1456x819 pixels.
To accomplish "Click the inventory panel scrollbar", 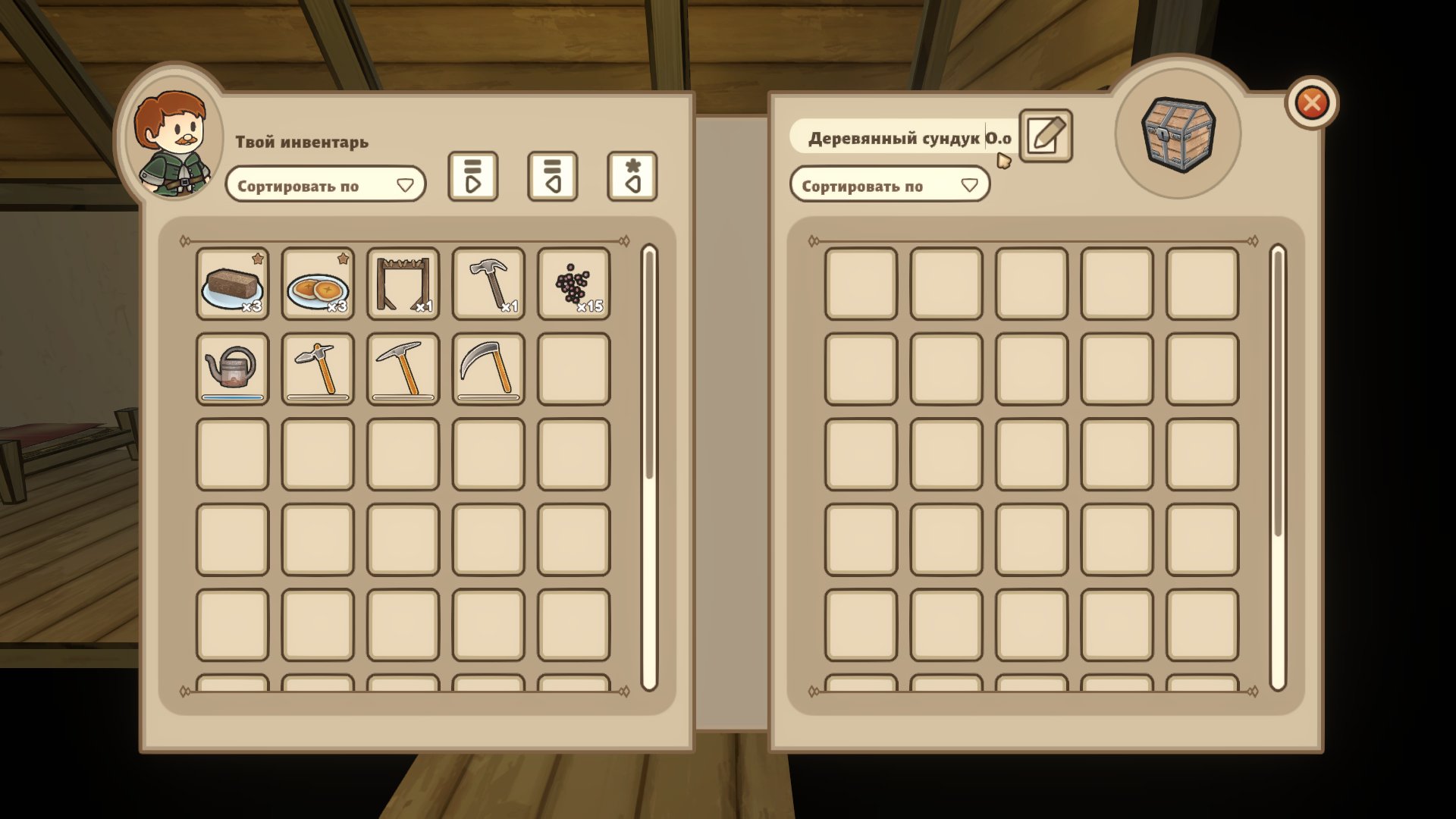I will click(648, 364).
